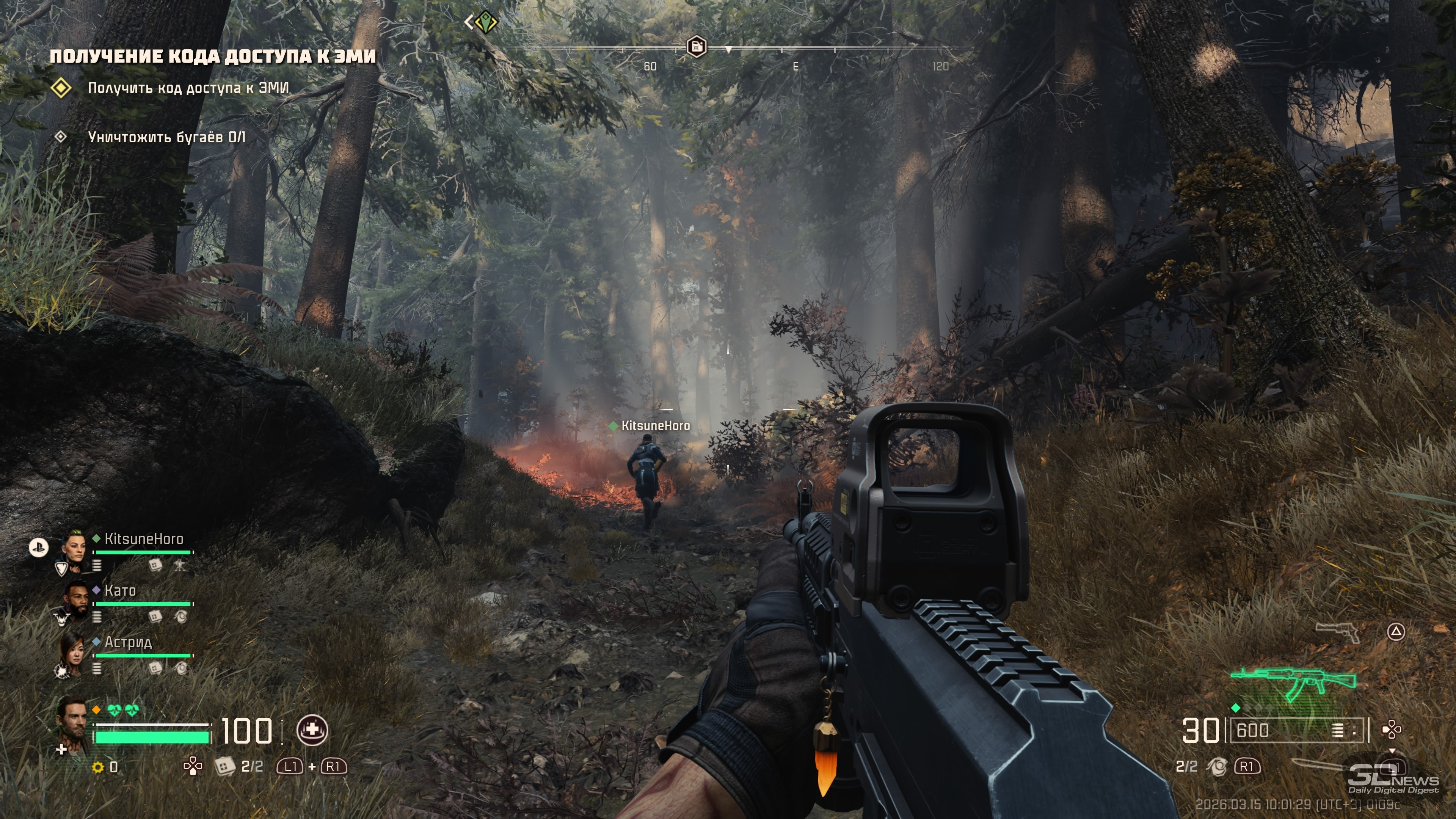The image size is (1456, 819).
Task: Select the main objective about the ЭМИ access code
Action: (188, 88)
